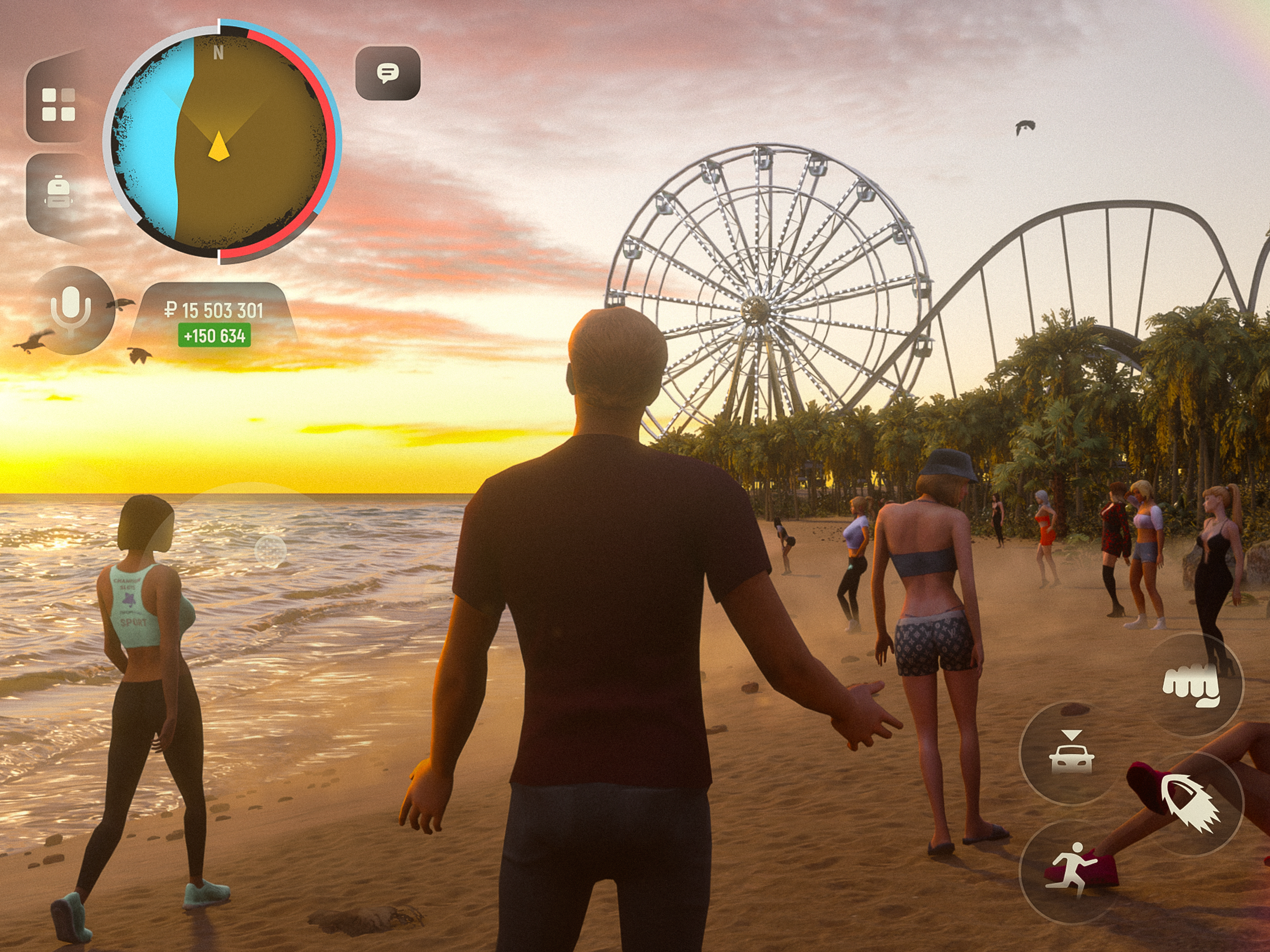The height and width of the screenshot is (952, 1270).
Task: Tap the fist punch action button
Action: click(x=1191, y=685)
